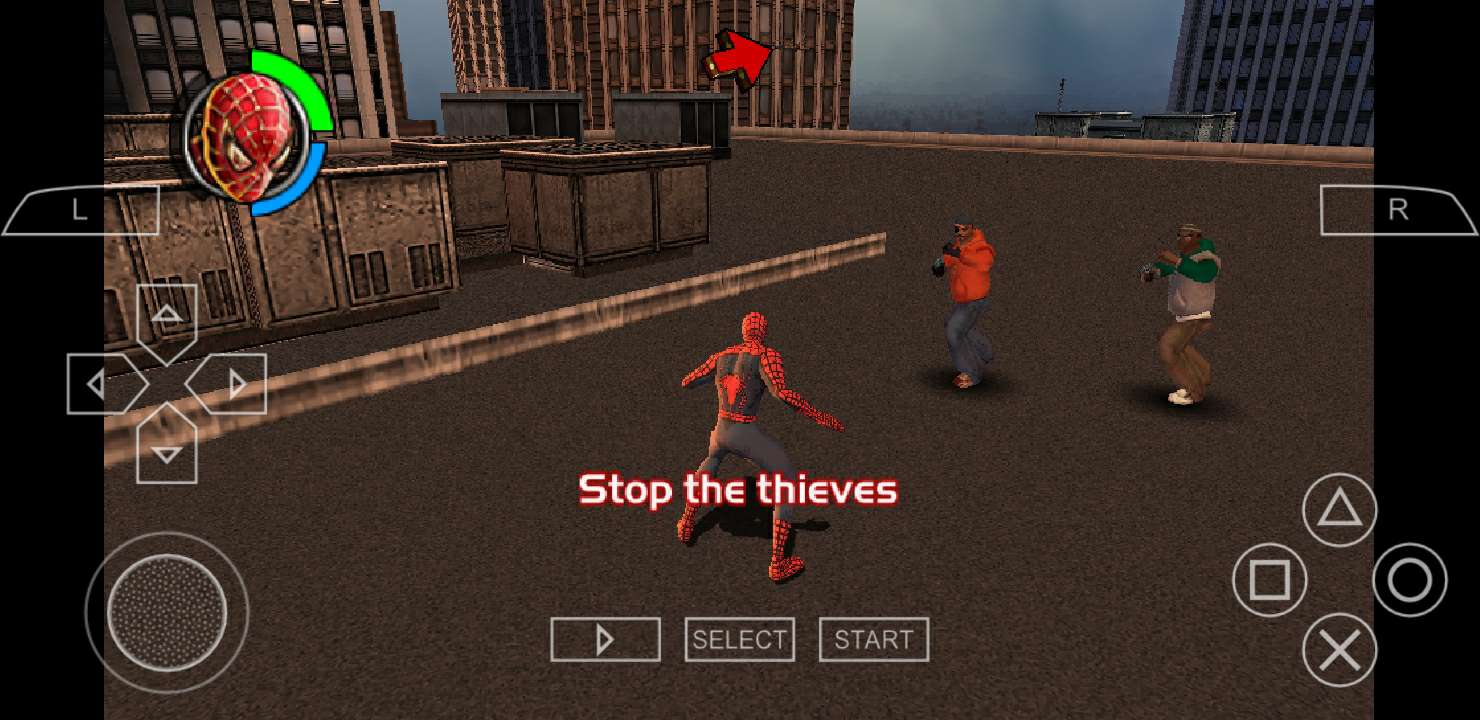
Task: Tap the analog stick control
Action: coord(168,612)
